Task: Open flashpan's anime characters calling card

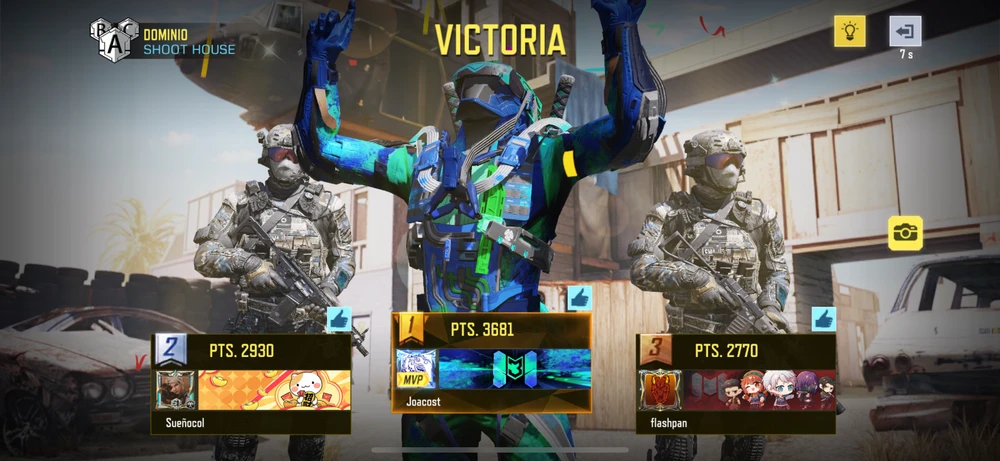Action: (x=759, y=390)
